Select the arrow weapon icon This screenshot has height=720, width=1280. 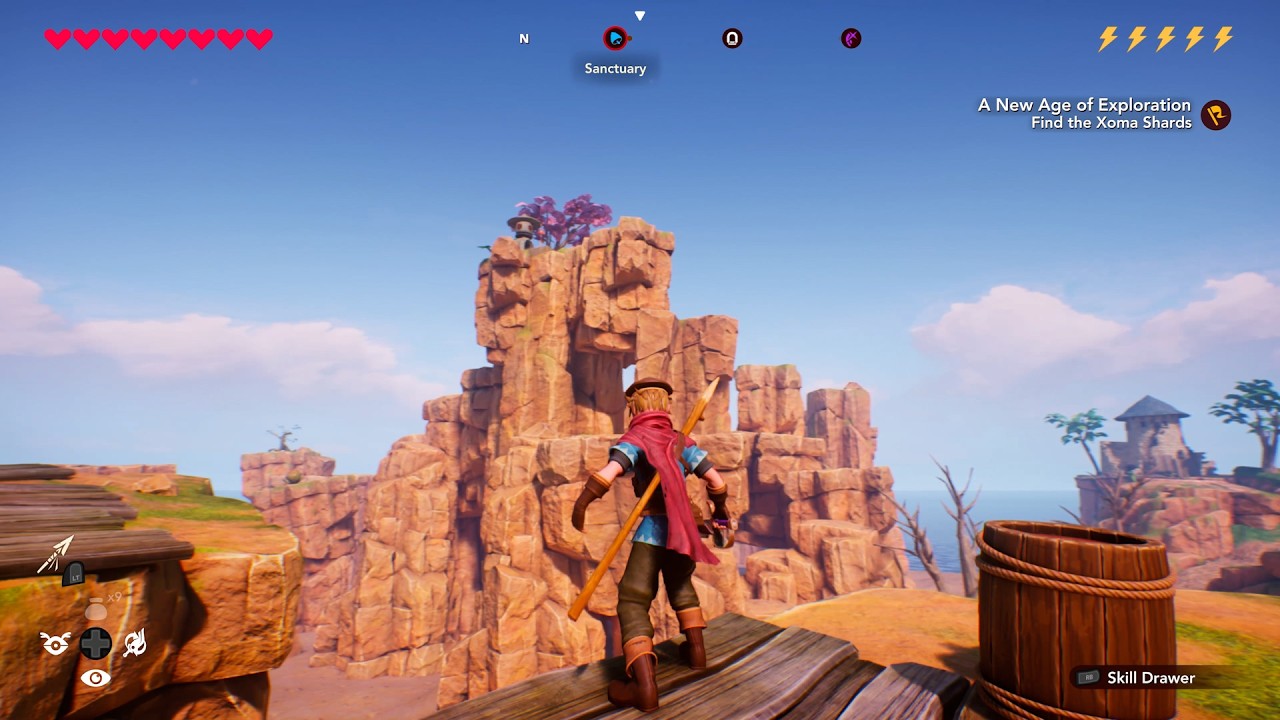(x=57, y=555)
